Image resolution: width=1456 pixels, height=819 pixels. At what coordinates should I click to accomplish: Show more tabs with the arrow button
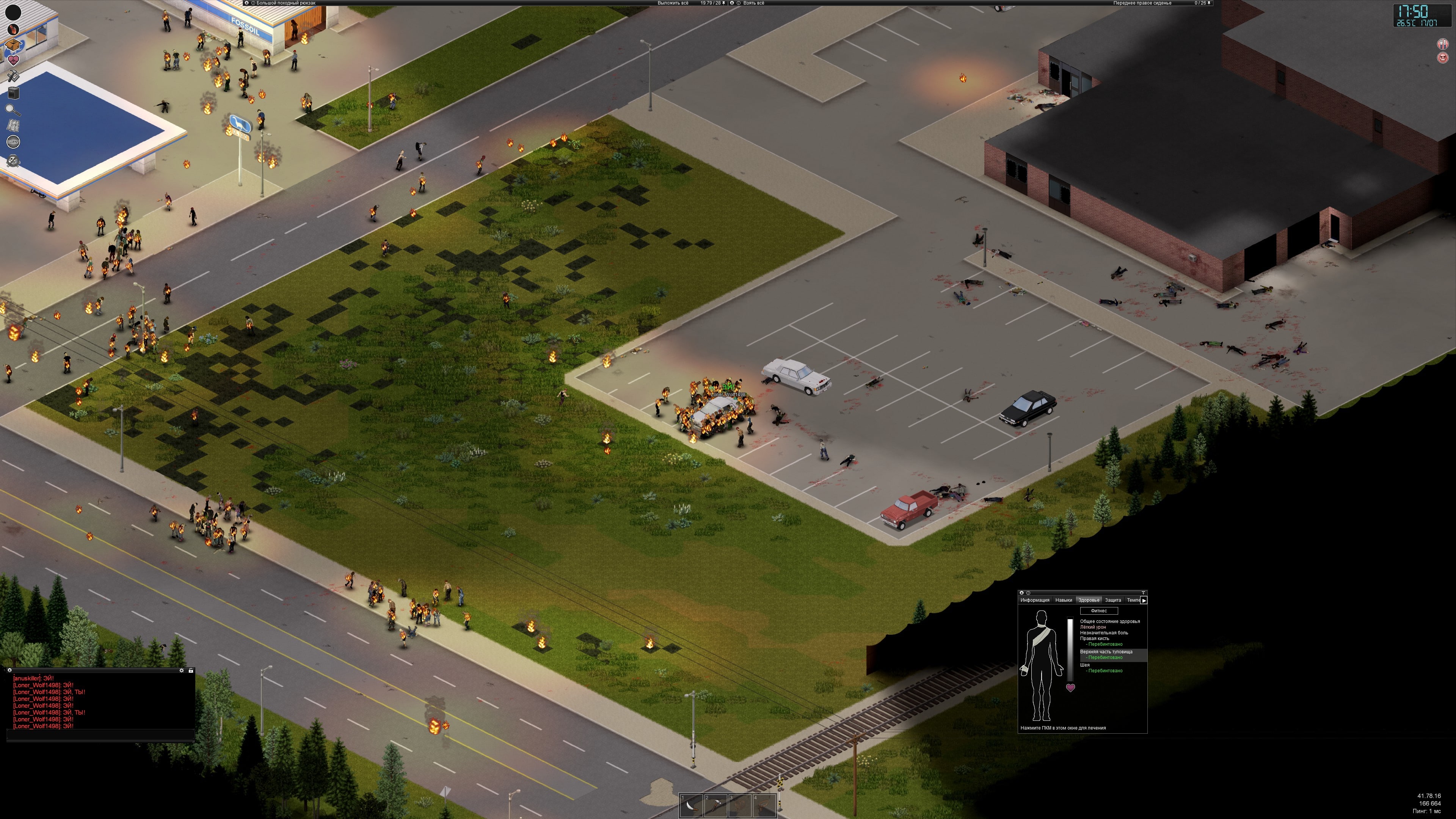click(x=1144, y=600)
